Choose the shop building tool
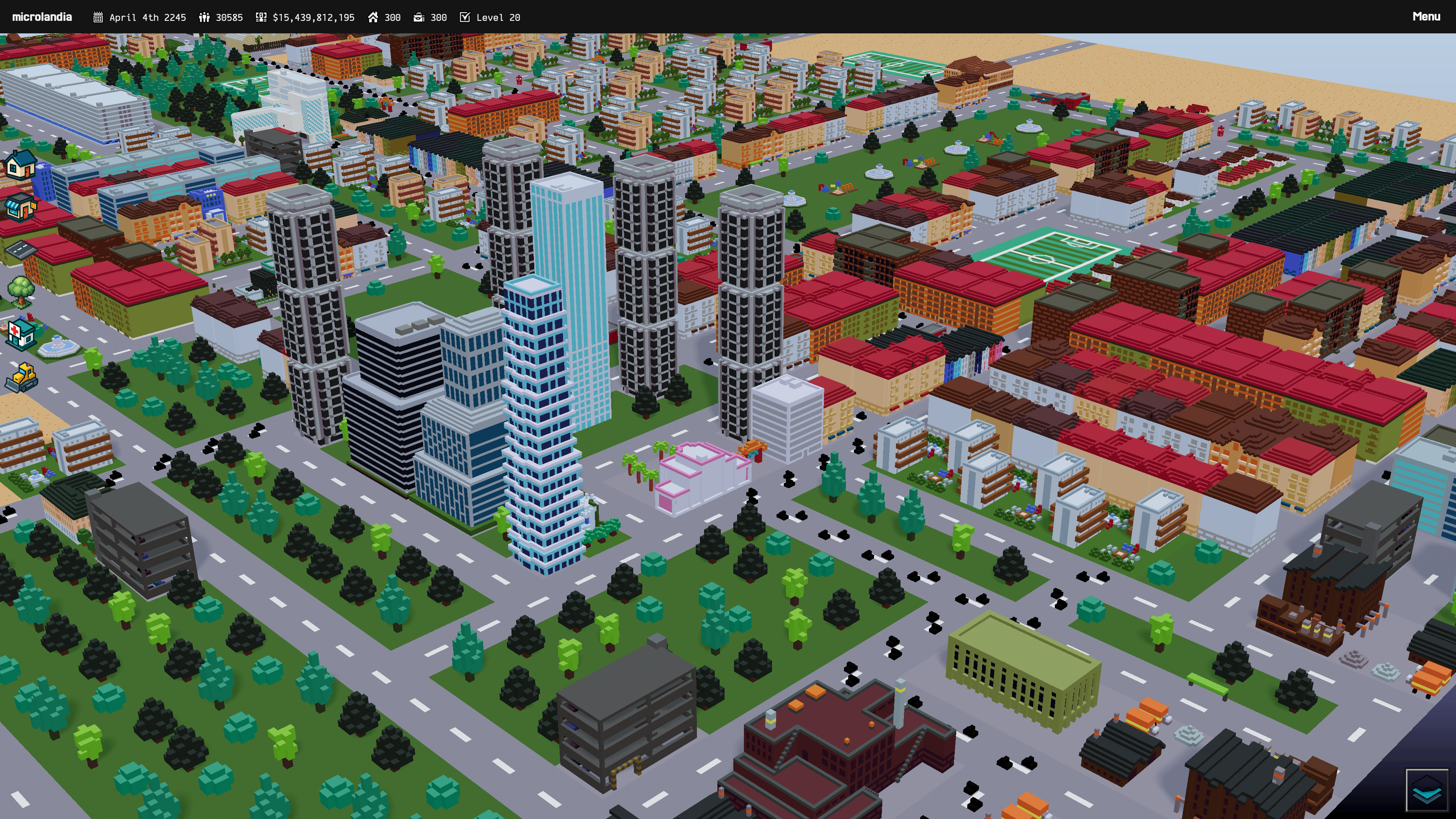The width and height of the screenshot is (1456, 819). 21,207
